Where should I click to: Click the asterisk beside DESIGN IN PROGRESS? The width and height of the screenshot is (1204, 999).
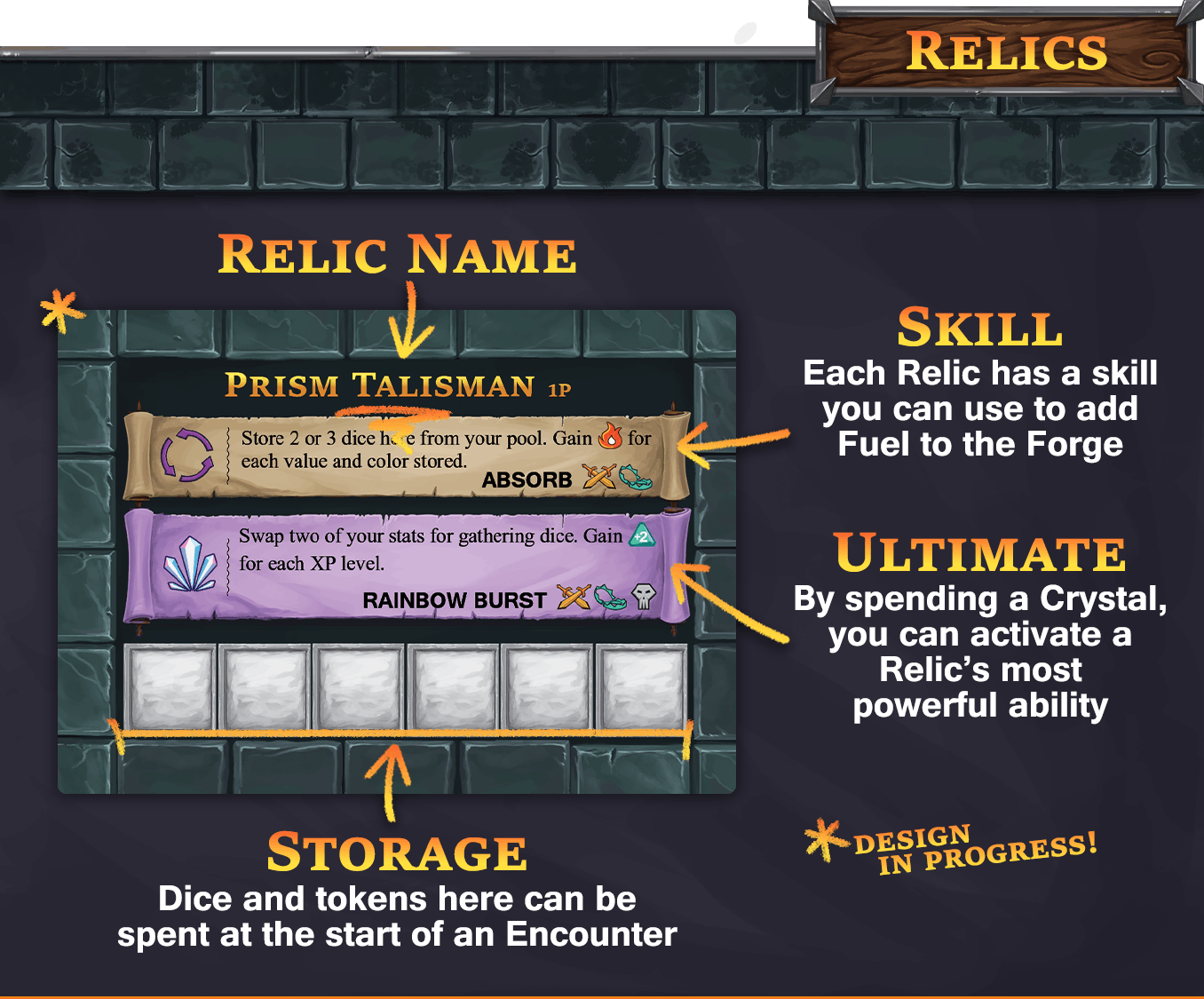pyautogui.click(x=824, y=840)
